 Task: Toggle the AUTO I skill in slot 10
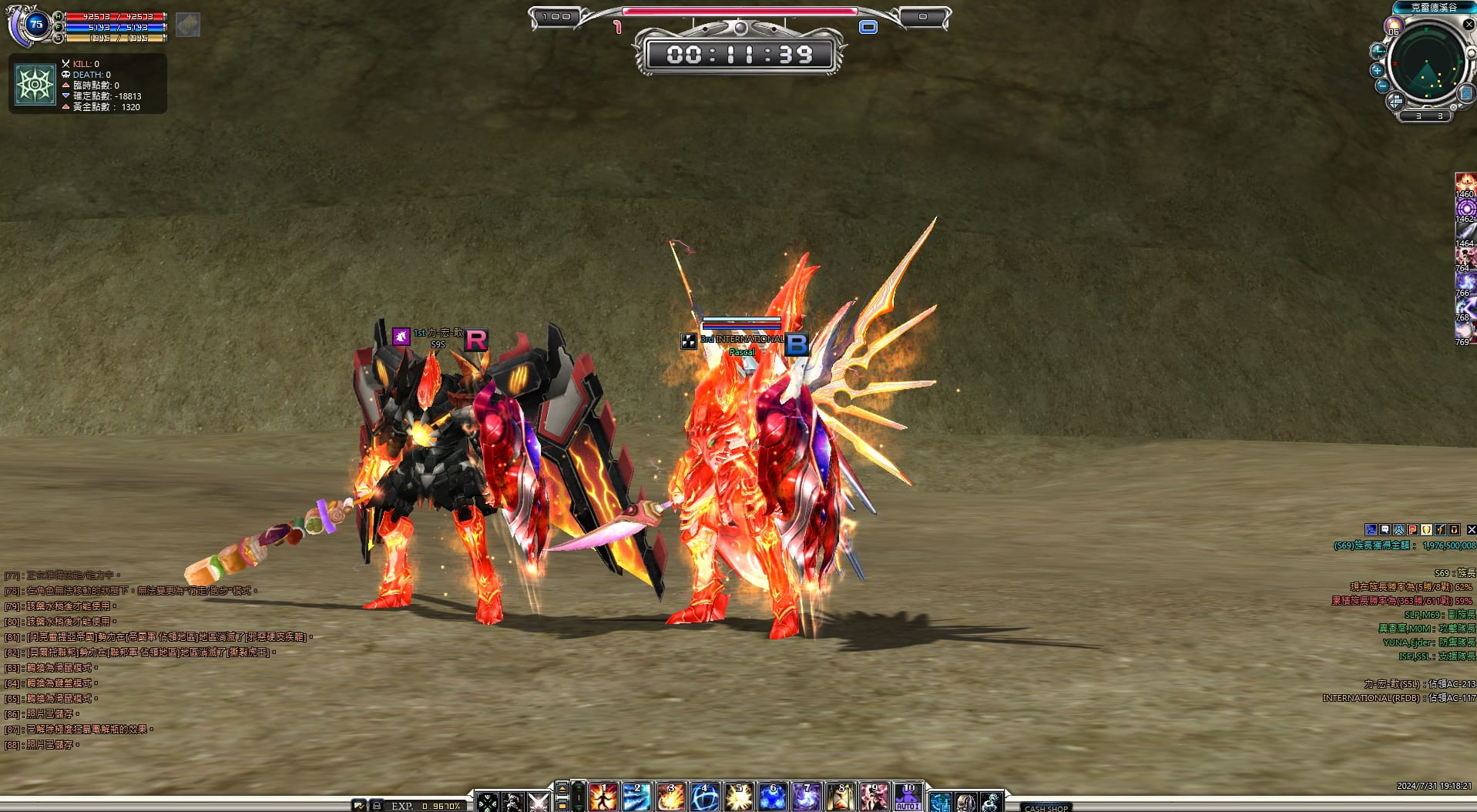908,797
